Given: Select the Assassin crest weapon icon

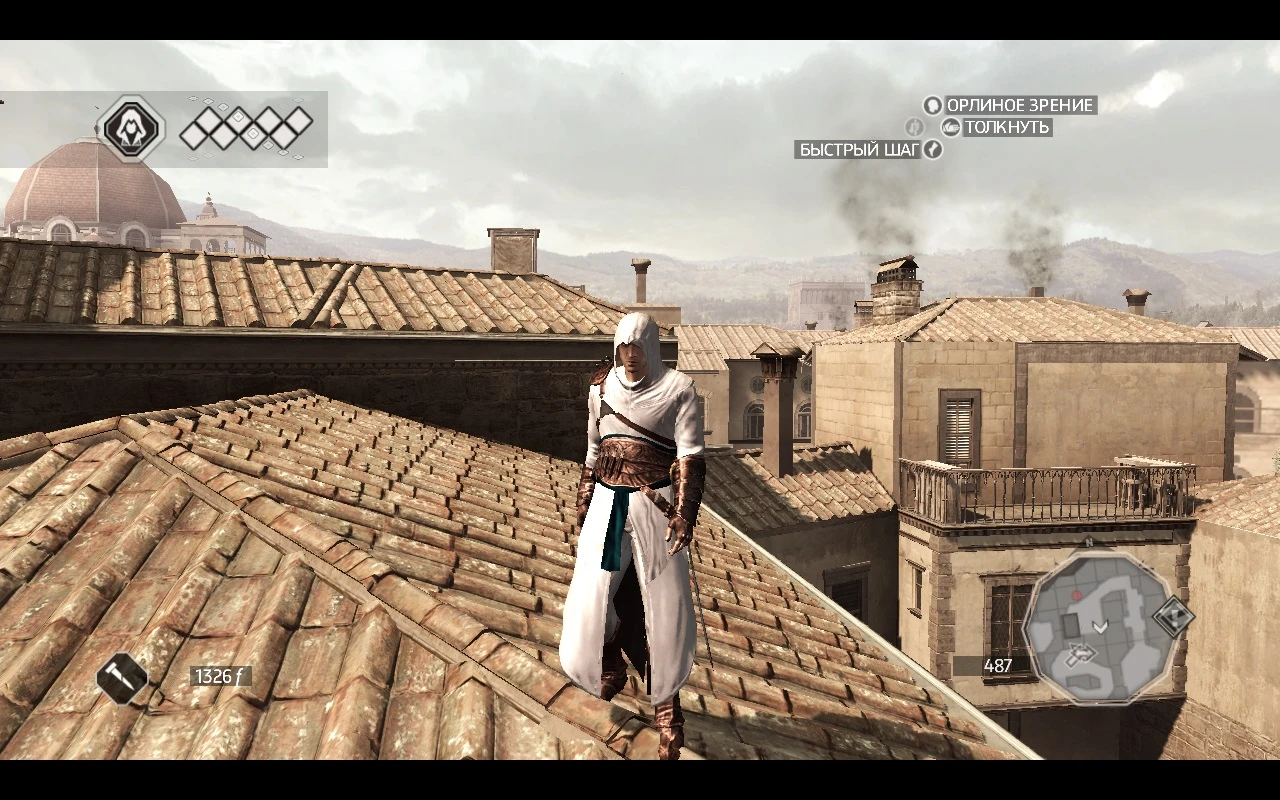Looking at the screenshot, I should (131, 127).
